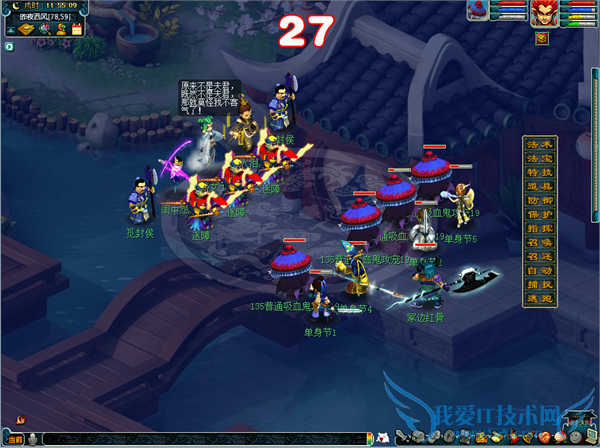600x448 pixels.
Task: Choose 法术 in the battle menu
Action: point(538,144)
